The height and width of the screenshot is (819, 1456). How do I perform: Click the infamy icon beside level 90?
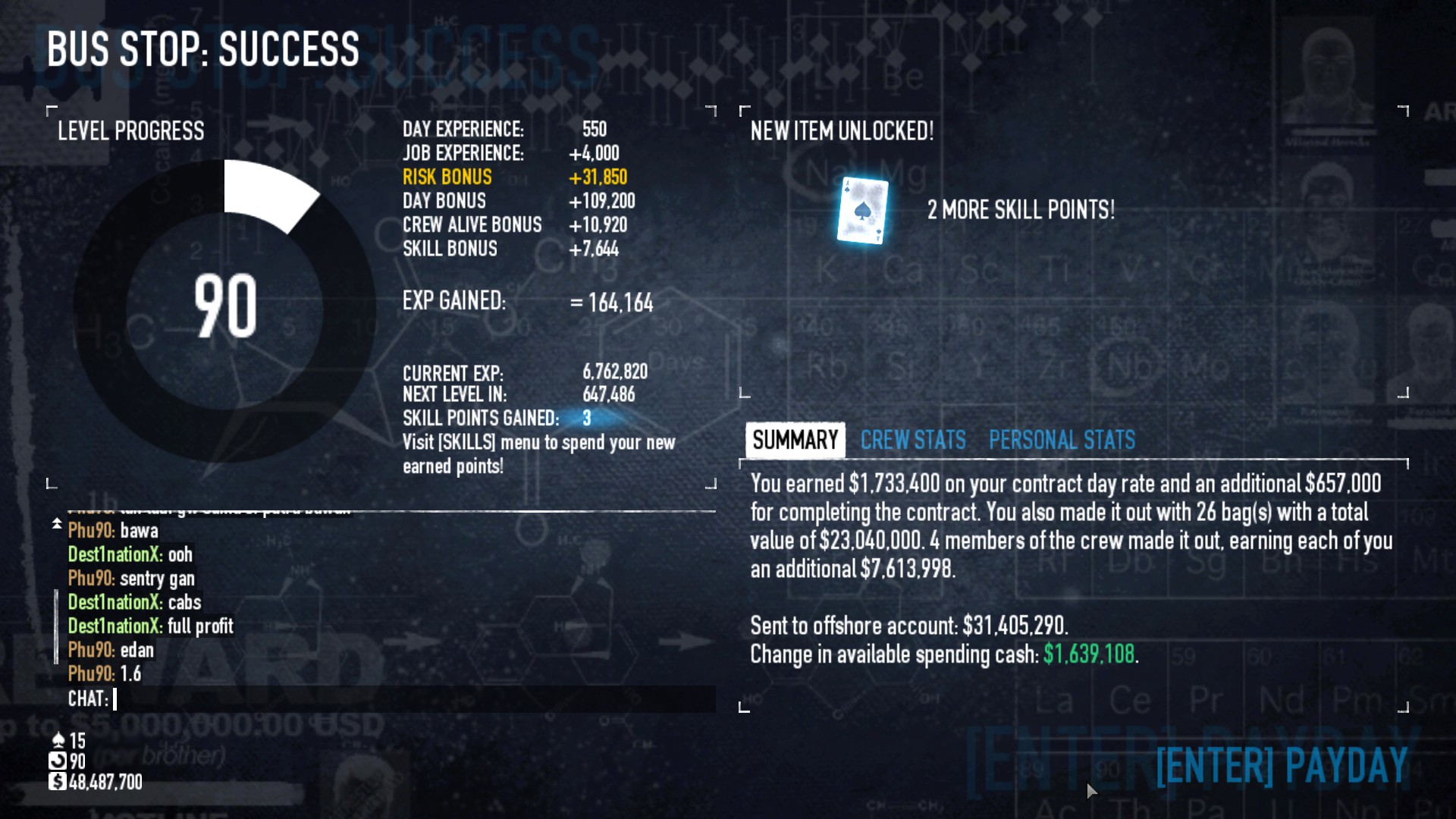58,760
